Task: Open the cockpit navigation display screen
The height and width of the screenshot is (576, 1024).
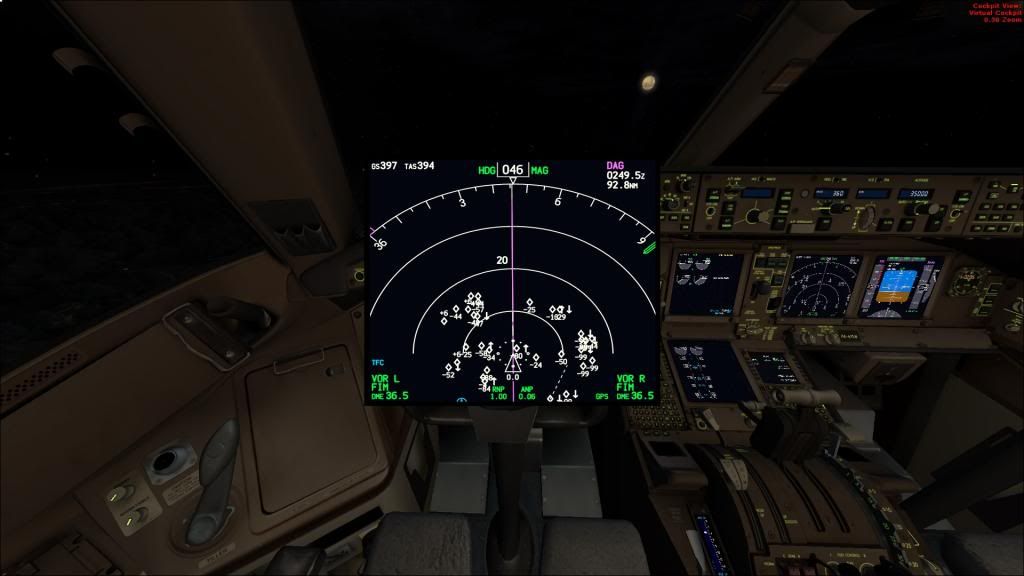Action: click(x=820, y=284)
